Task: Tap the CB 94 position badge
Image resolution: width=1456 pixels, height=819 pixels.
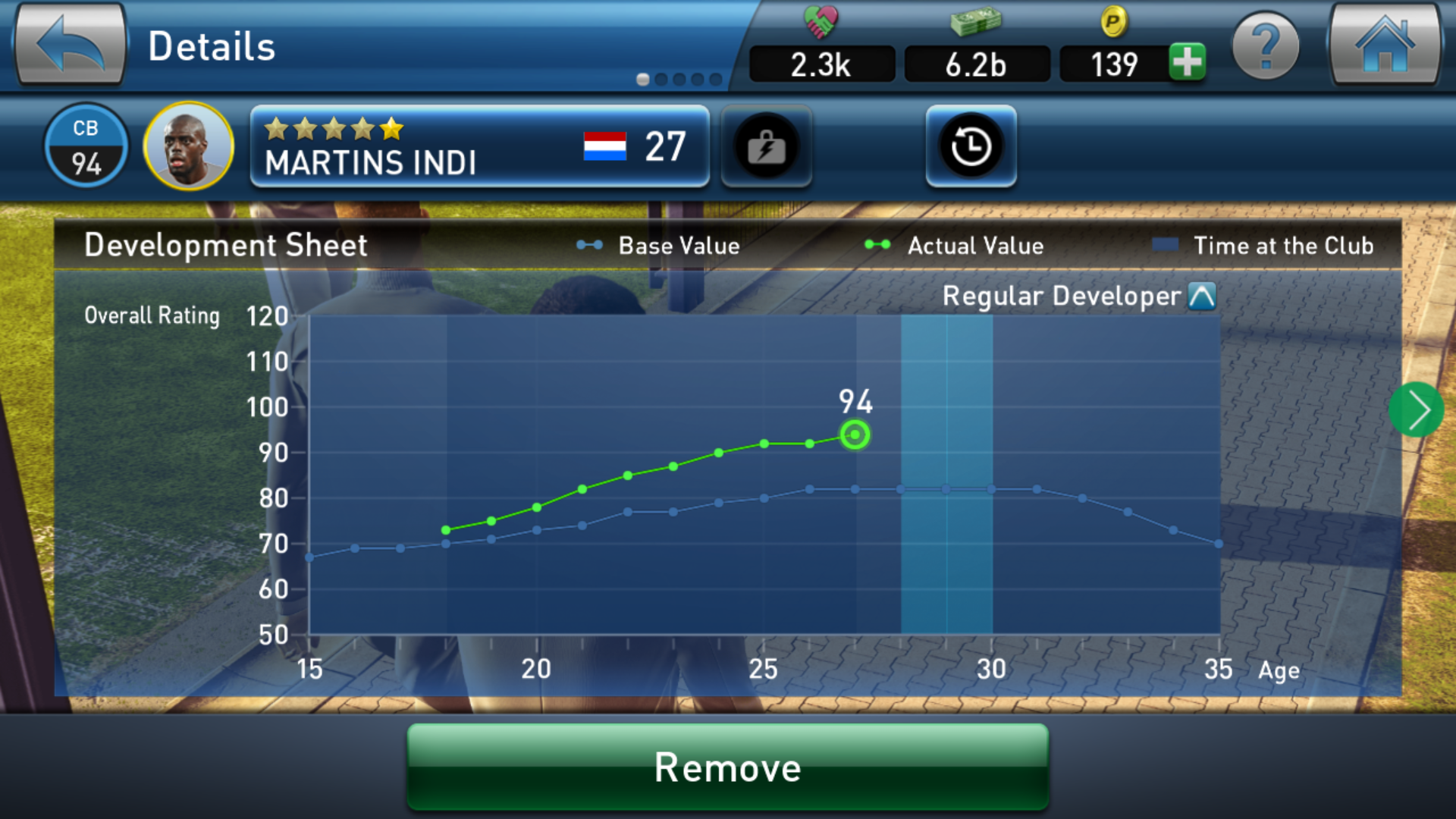Action: coord(86,146)
